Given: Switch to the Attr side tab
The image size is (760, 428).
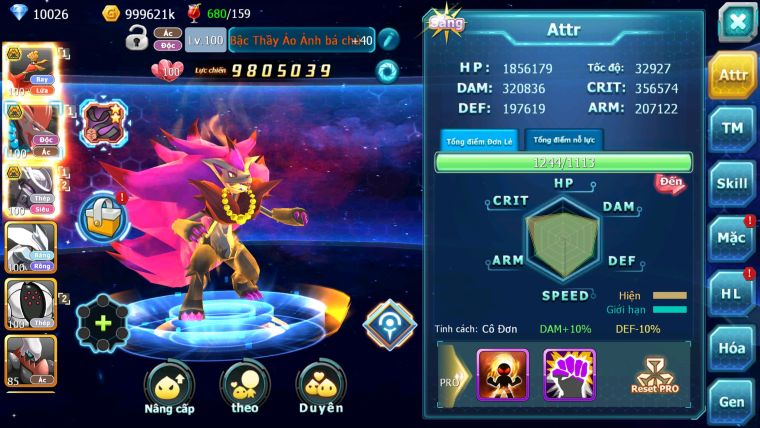Looking at the screenshot, I should tap(733, 76).
